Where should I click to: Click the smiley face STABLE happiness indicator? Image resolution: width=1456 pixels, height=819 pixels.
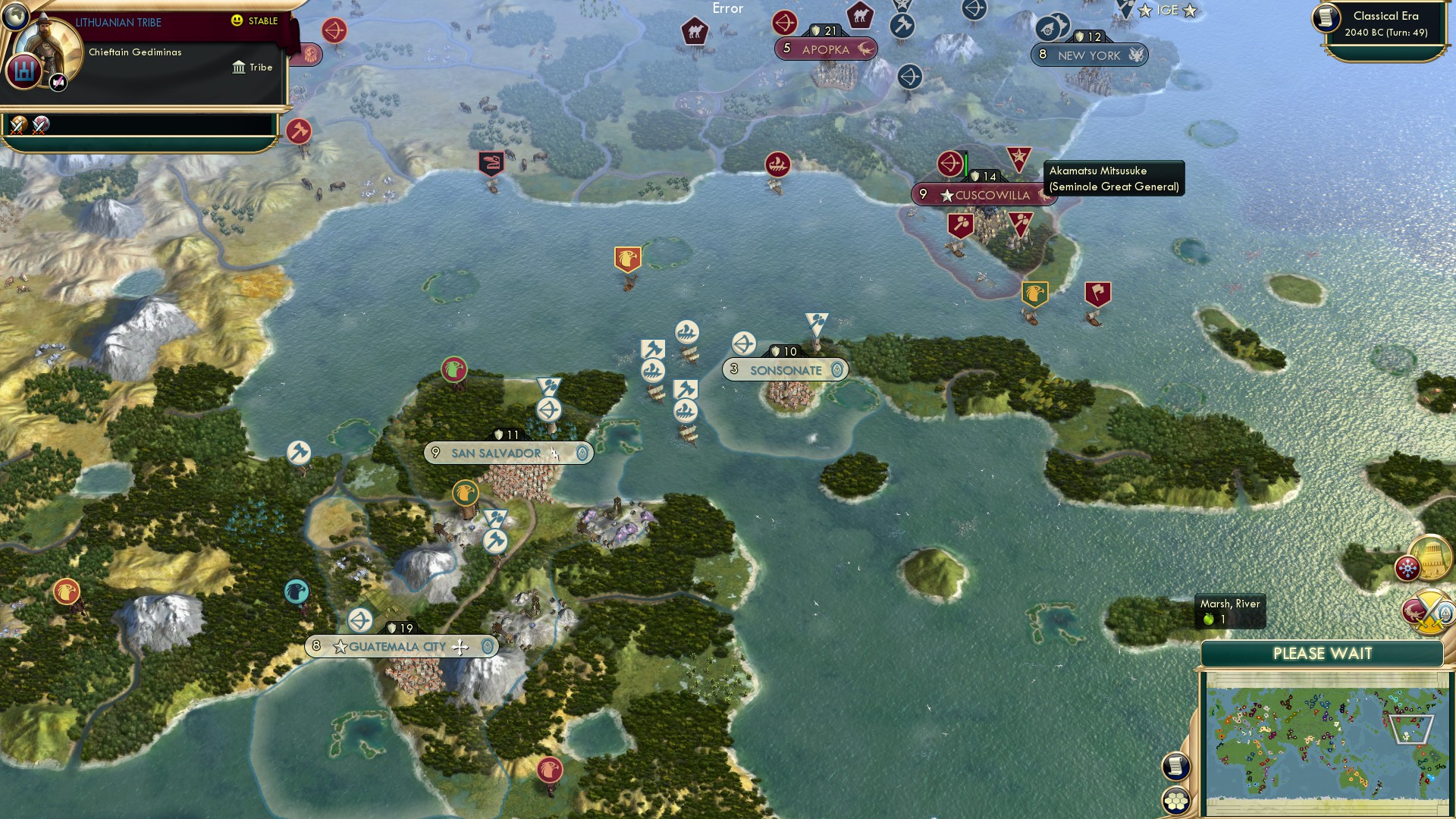pyautogui.click(x=236, y=20)
